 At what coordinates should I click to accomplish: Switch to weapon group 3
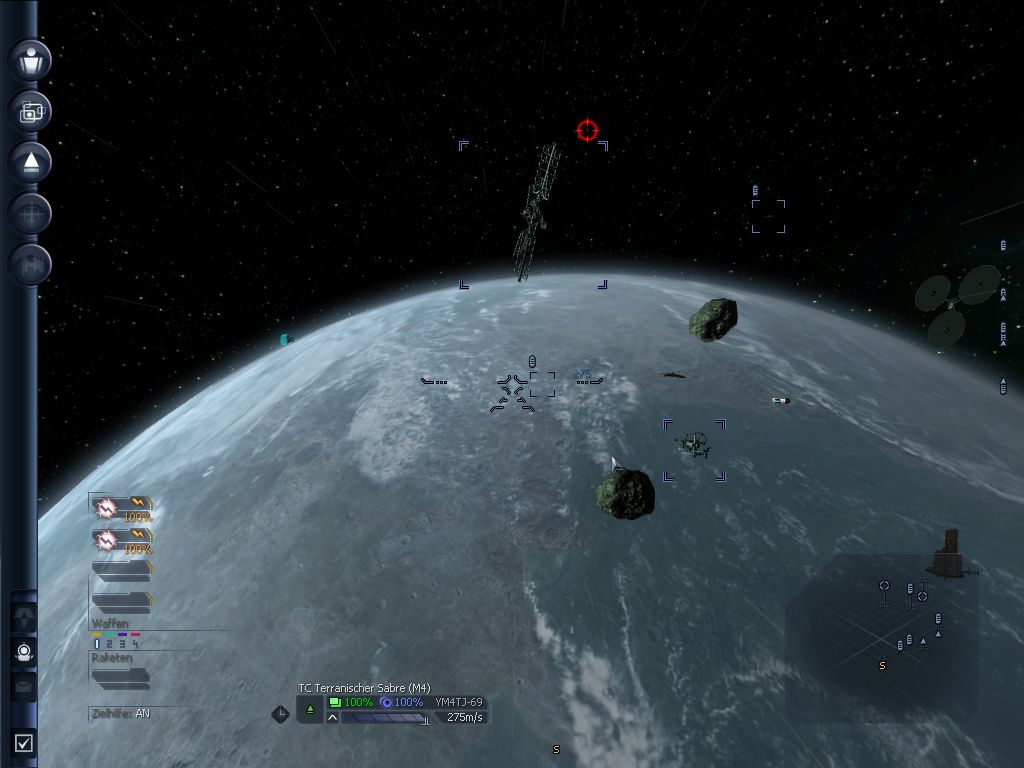(x=122, y=645)
